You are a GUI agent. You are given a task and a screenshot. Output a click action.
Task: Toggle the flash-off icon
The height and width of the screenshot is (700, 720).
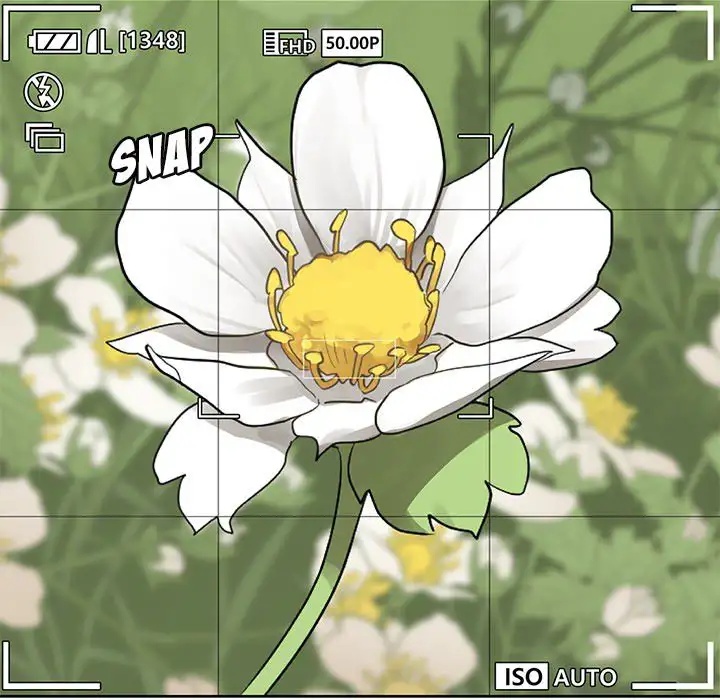43,92
